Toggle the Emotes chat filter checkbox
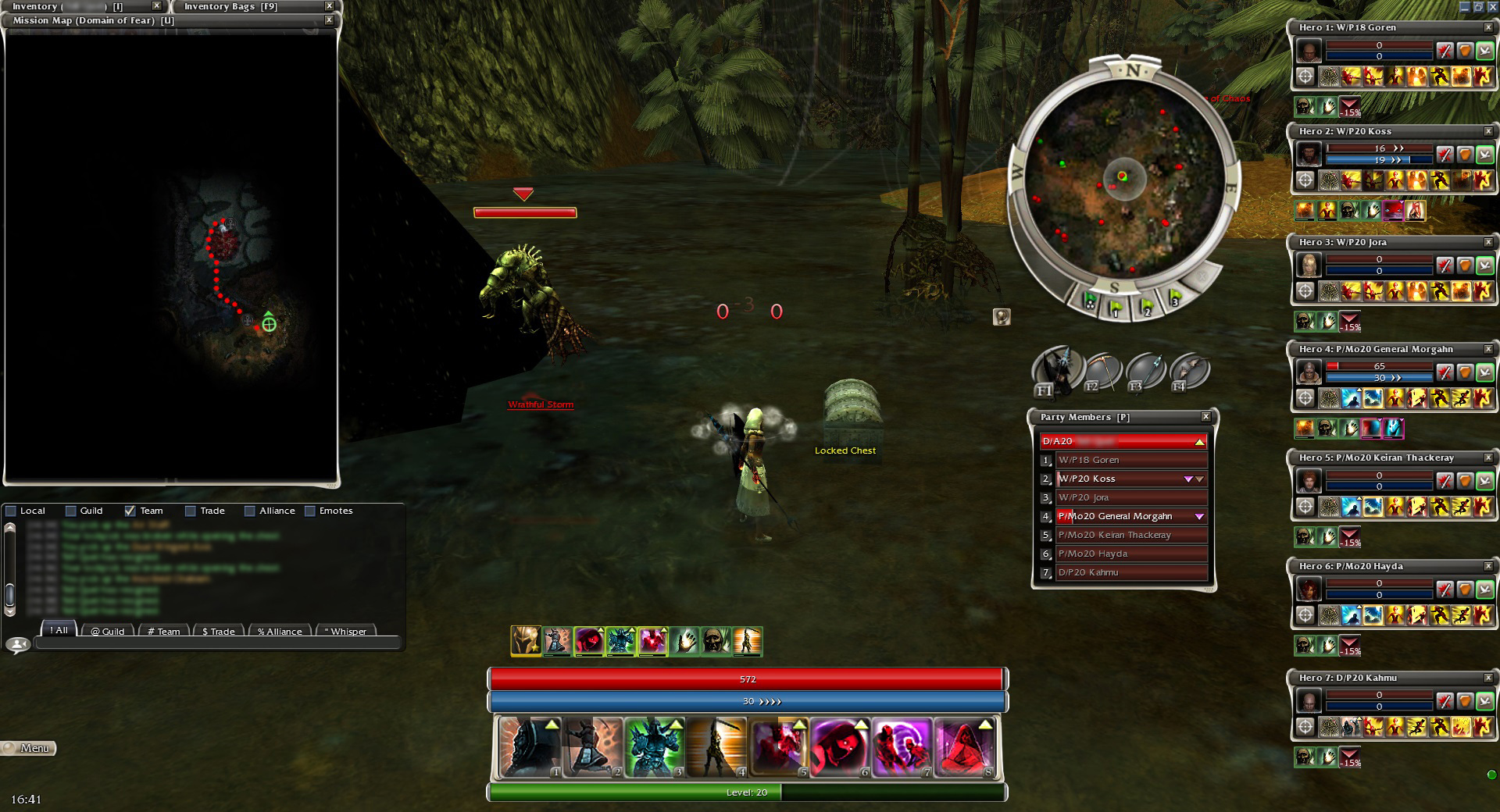 pos(310,511)
